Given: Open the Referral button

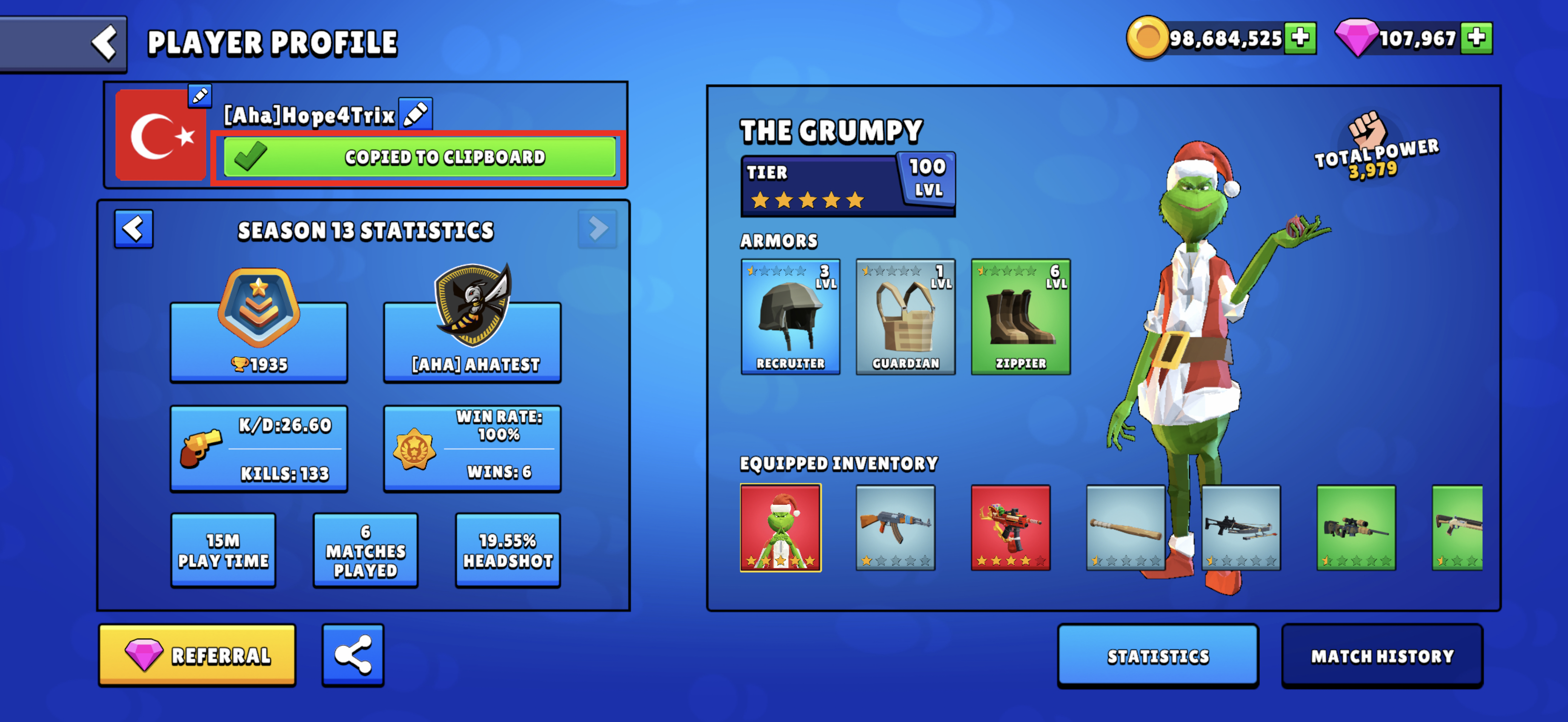Looking at the screenshot, I should click(x=197, y=655).
